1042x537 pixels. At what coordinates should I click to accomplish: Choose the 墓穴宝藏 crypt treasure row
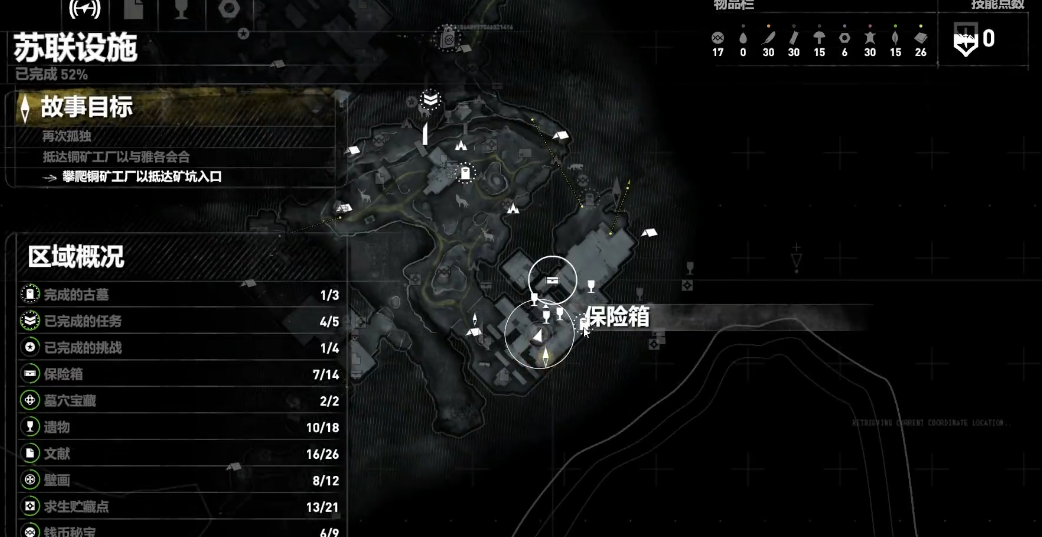(x=180, y=401)
